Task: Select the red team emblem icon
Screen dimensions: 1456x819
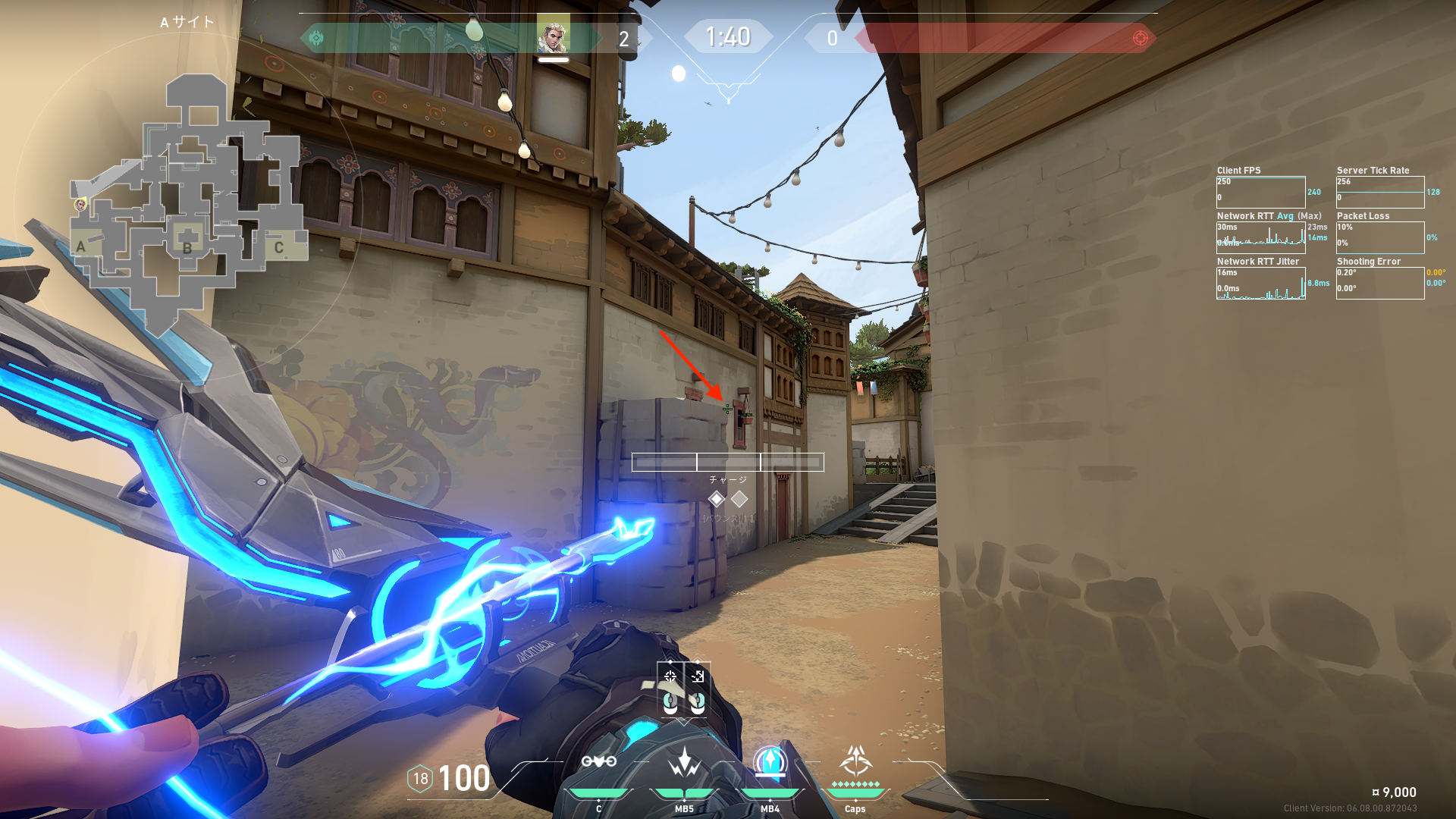Action: [x=1140, y=38]
